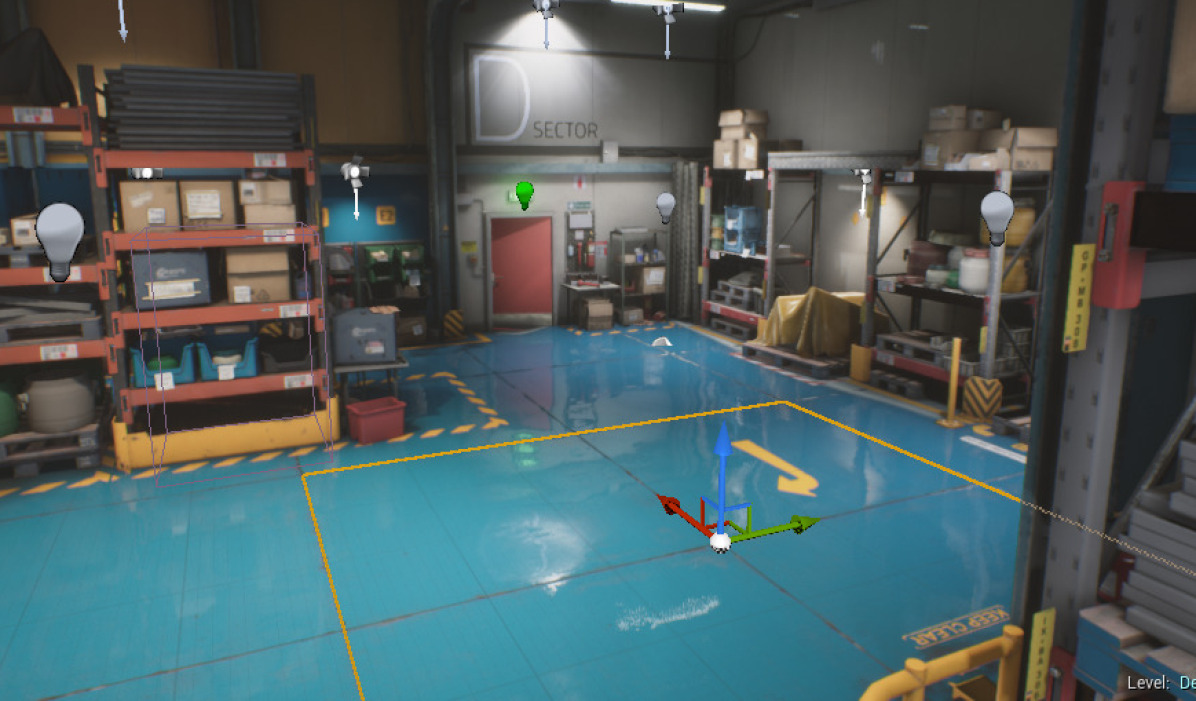Image resolution: width=1196 pixels, height=701 pixels.
Task: Click the white sphere at the gizmo origin
Action: (x=719, y=541)
